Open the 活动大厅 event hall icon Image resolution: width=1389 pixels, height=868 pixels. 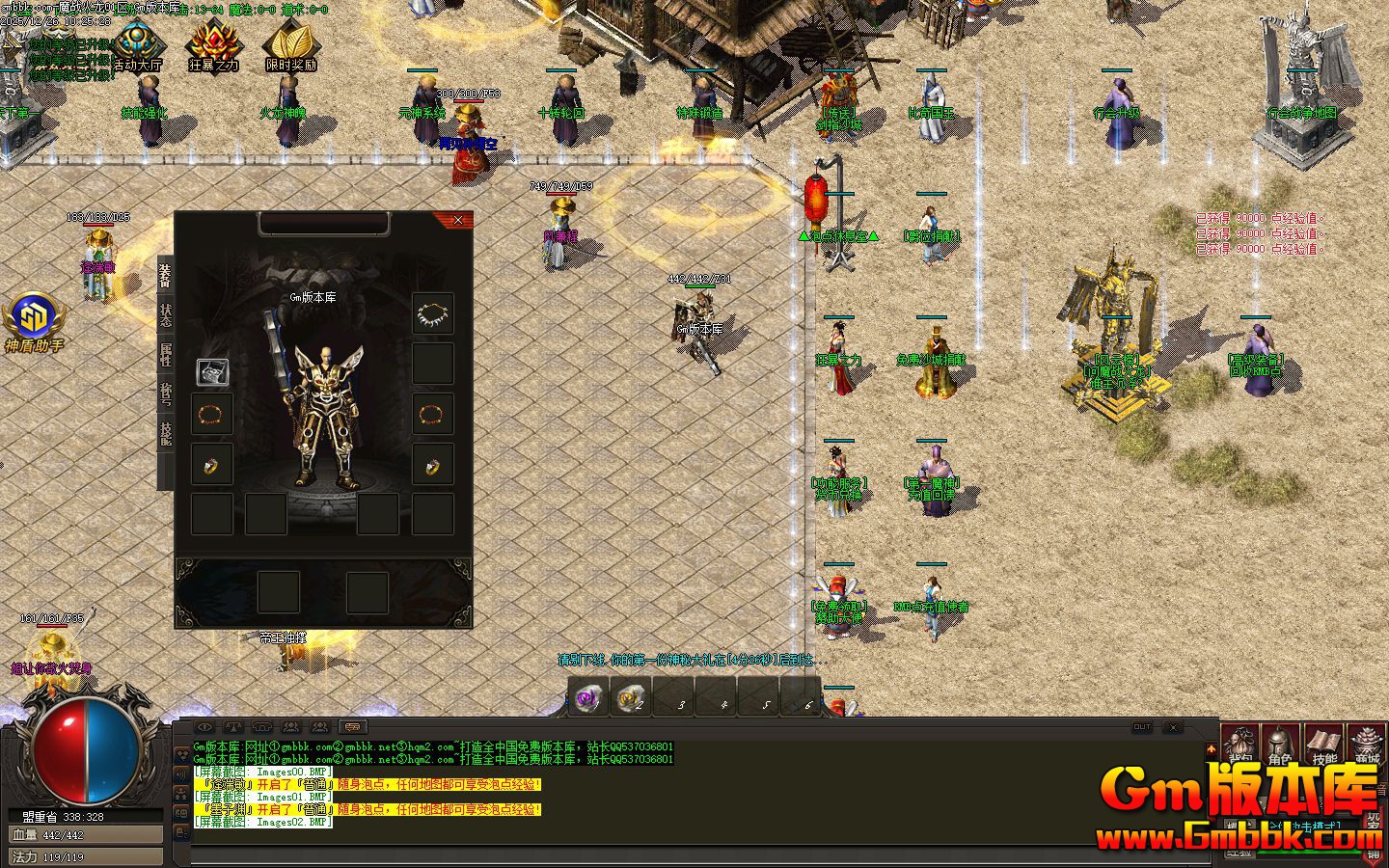(x=138, y=46)
